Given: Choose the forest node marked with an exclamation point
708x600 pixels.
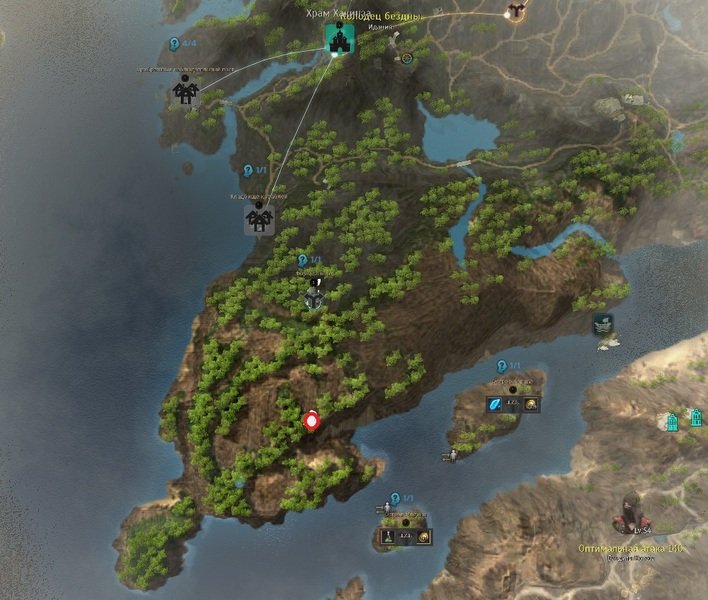Looking at the screenshot, I should pyautogui.click(x=315, y=295).
